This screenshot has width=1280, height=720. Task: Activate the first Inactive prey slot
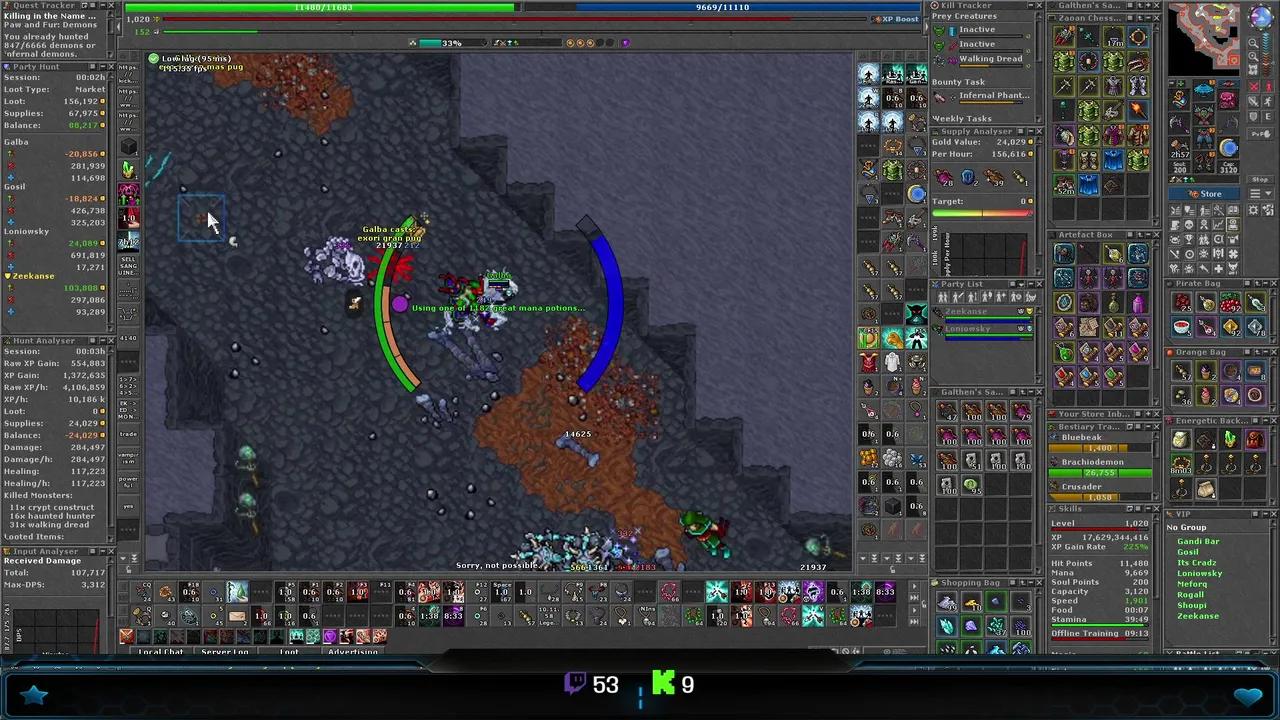click(939, 30)
